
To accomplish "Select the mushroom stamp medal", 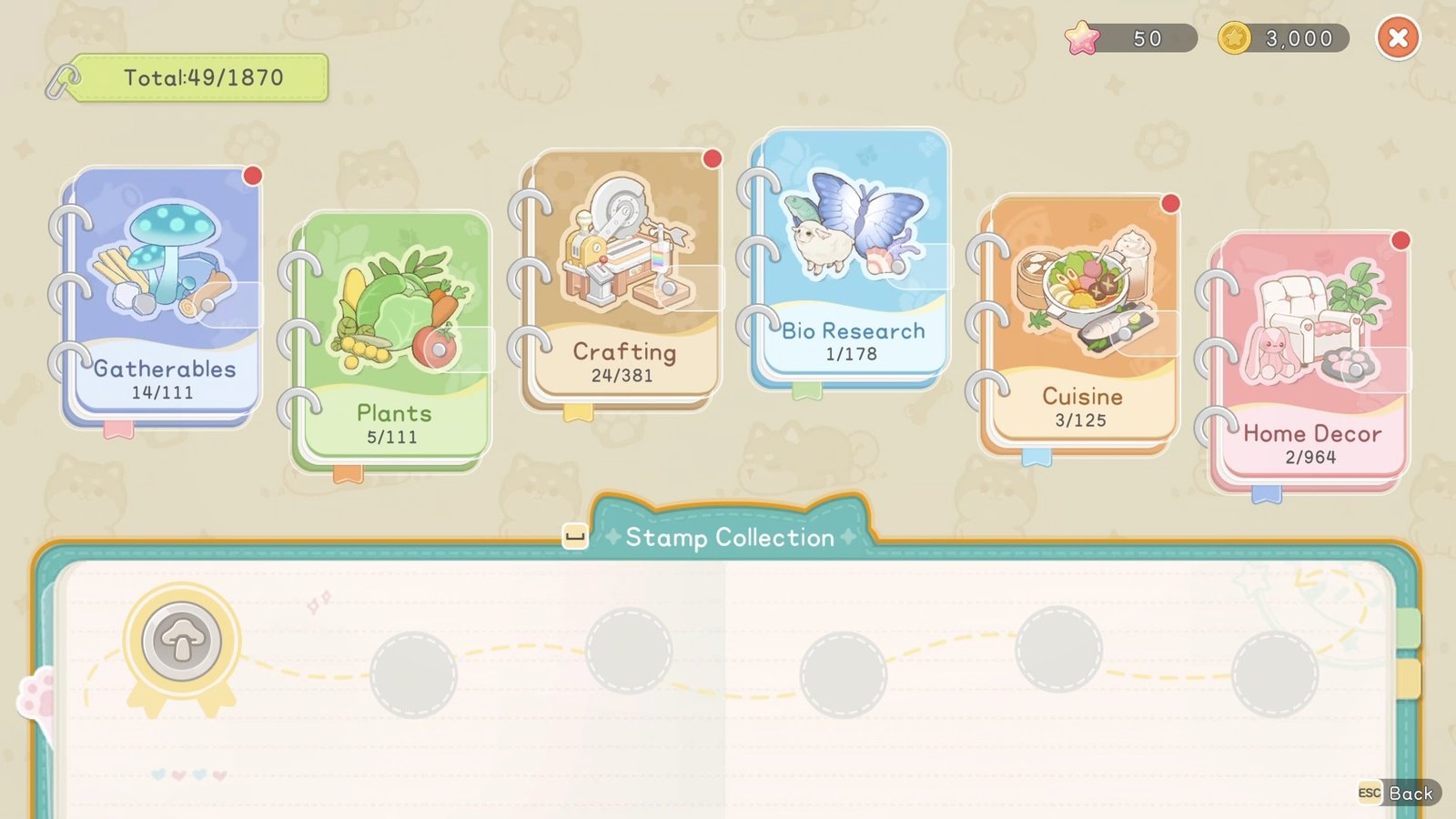I will 182,642.
